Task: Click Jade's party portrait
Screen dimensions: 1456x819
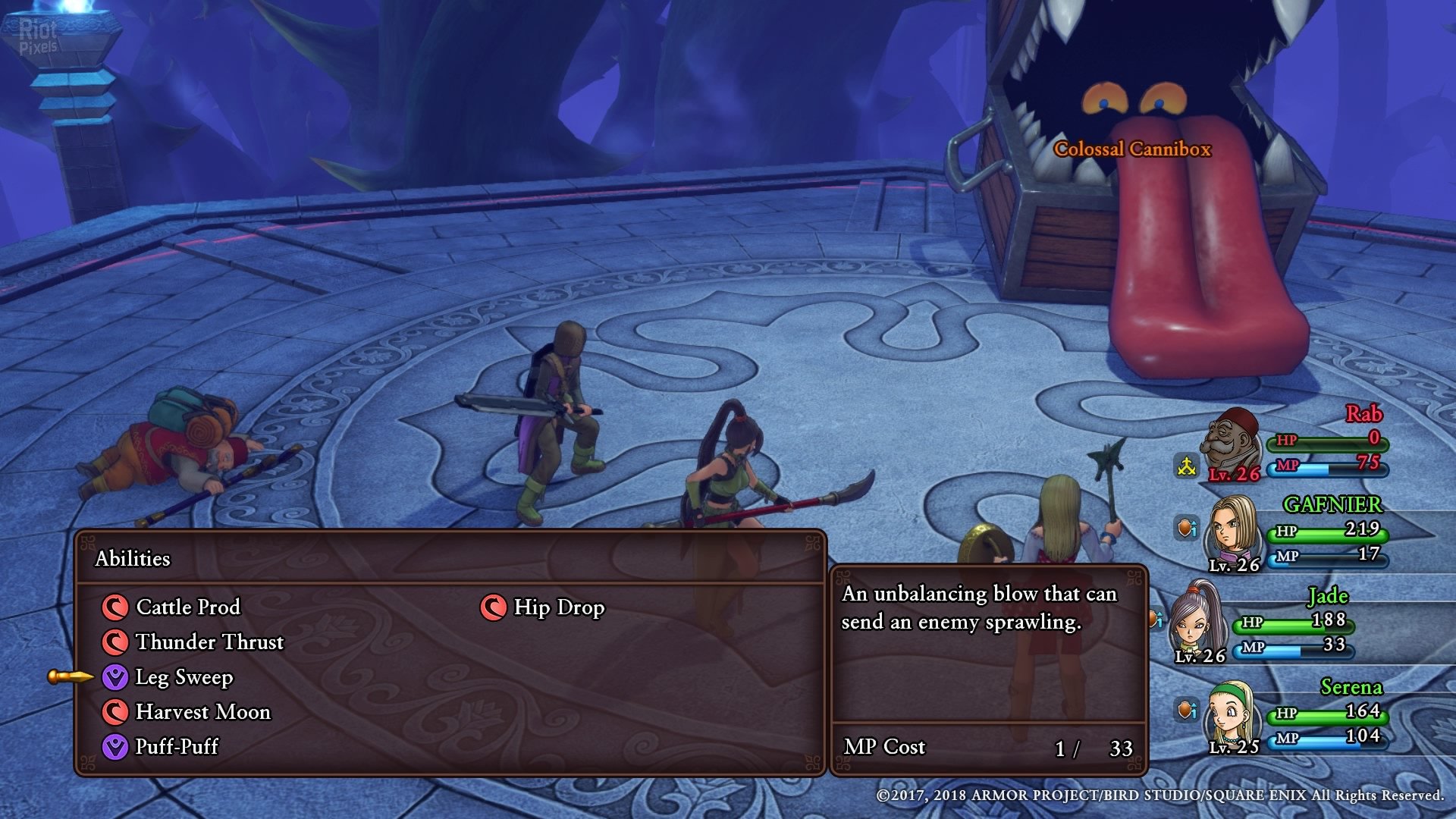Action: (1197, 620)
